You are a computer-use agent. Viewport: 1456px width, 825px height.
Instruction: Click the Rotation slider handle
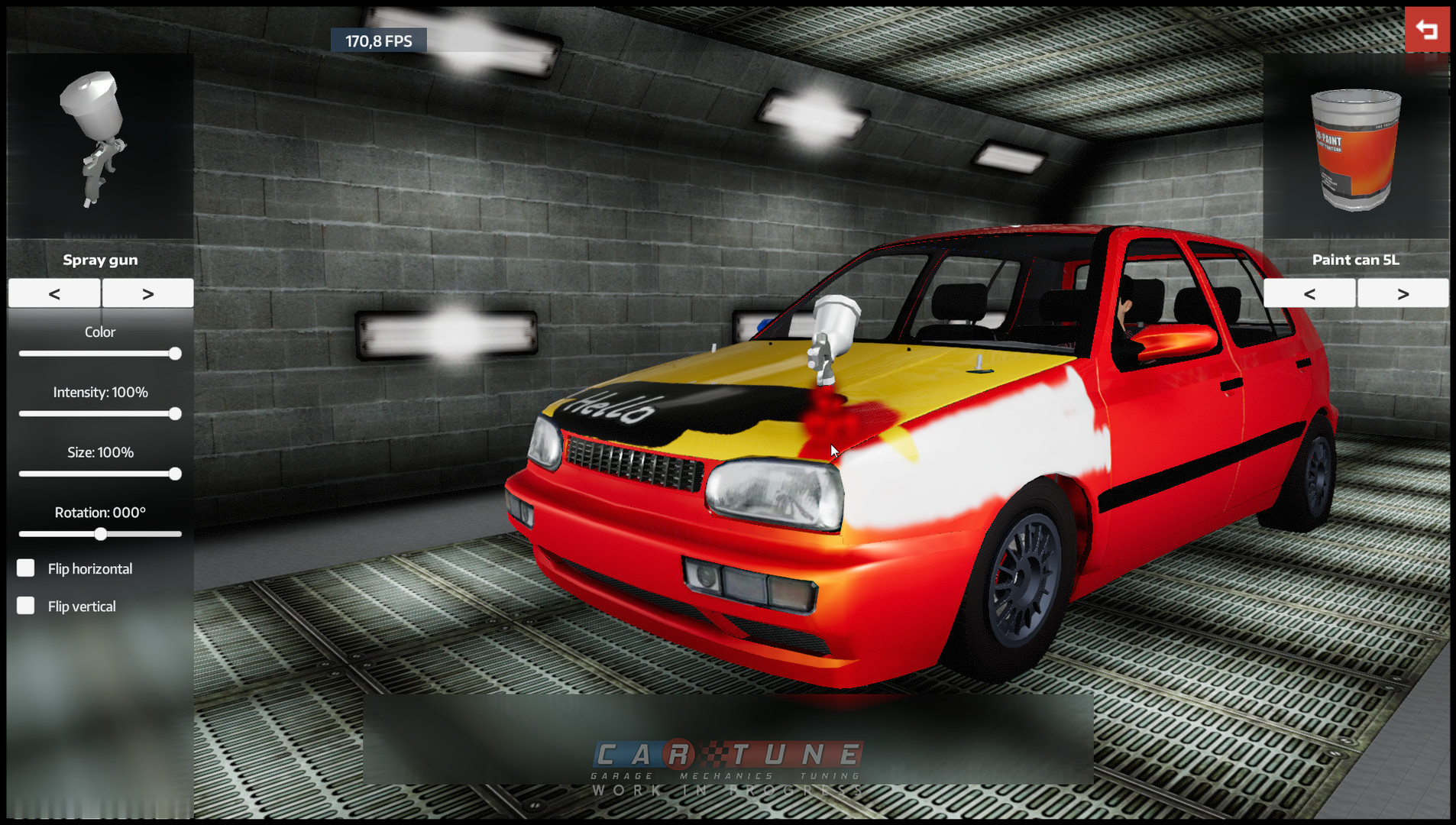(x=101, y=535)
